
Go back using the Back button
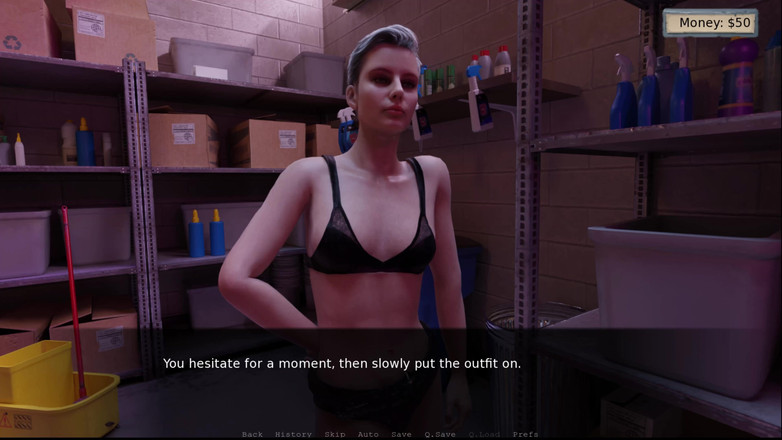click(252, 434)
